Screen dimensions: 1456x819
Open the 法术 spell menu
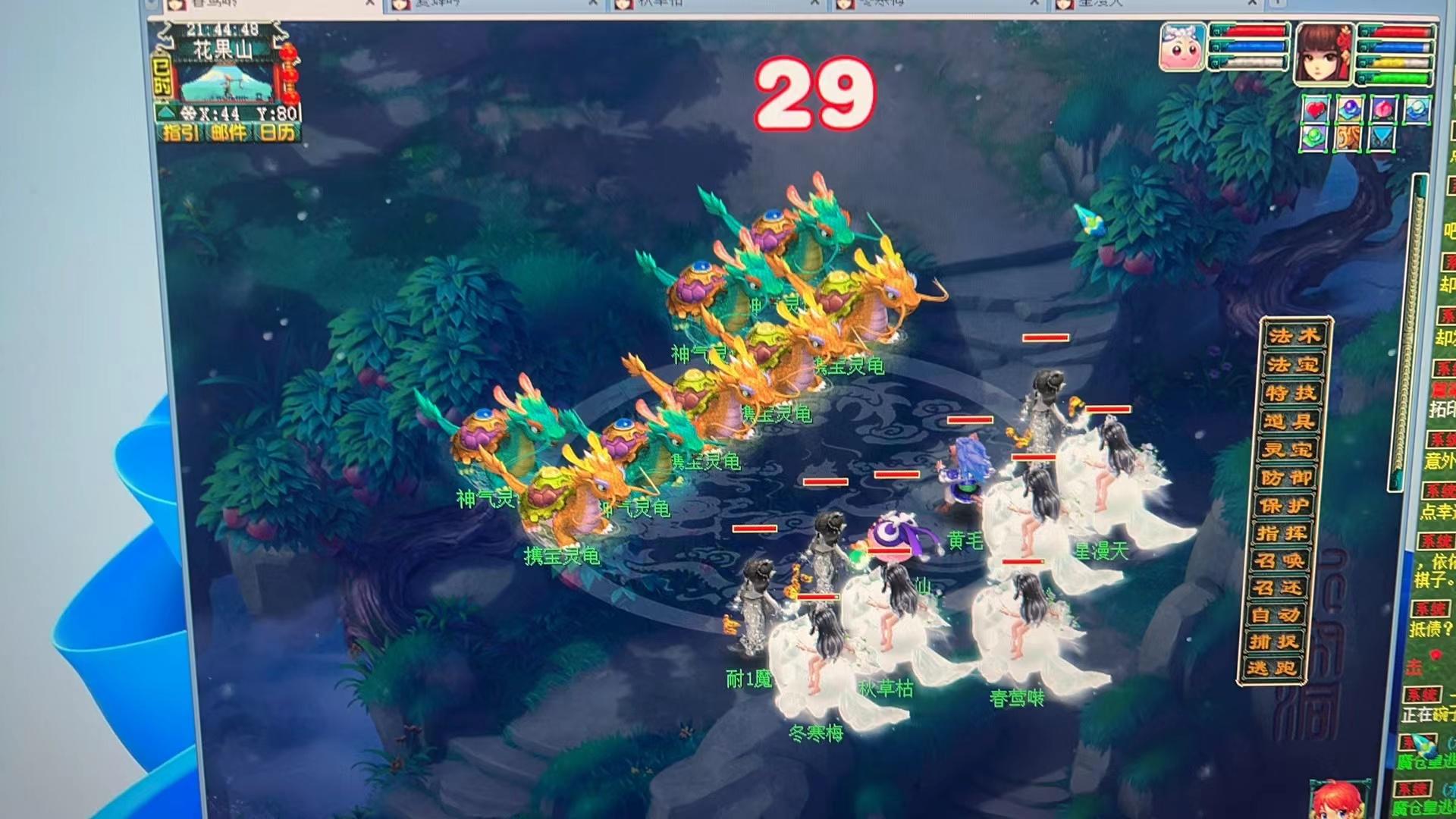1295,336
